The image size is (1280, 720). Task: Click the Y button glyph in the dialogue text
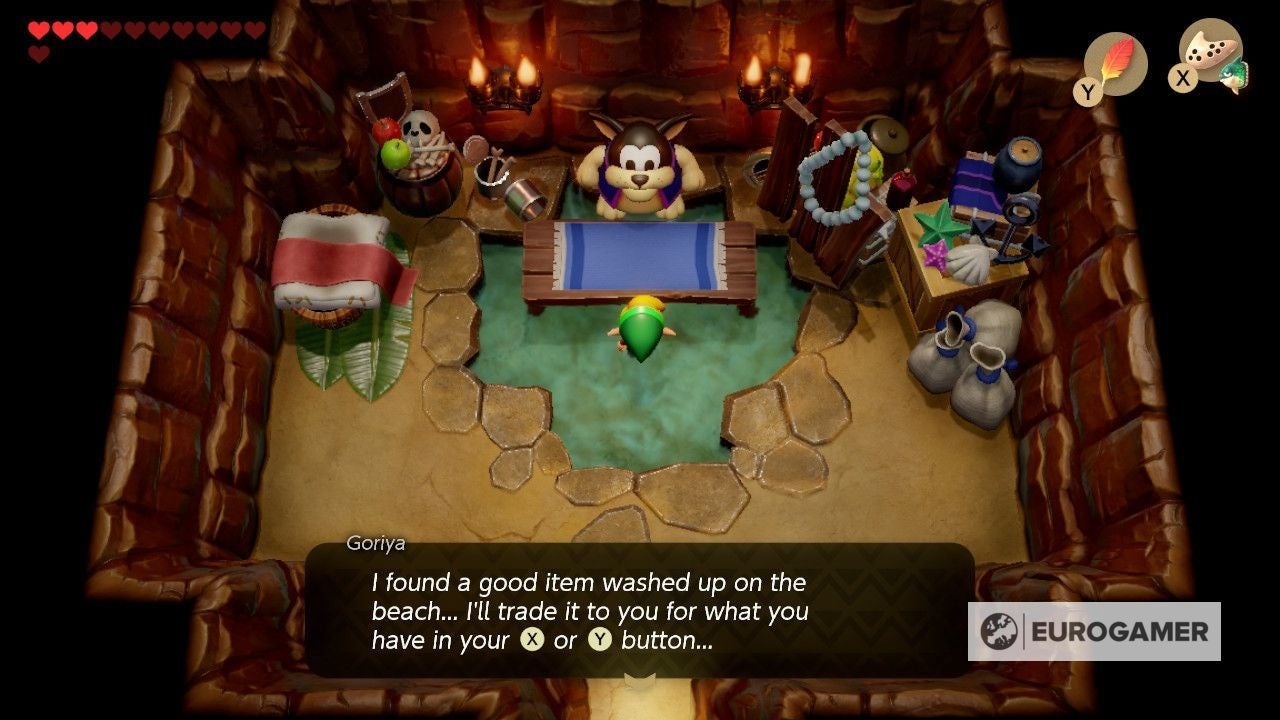tap(599, 638)
